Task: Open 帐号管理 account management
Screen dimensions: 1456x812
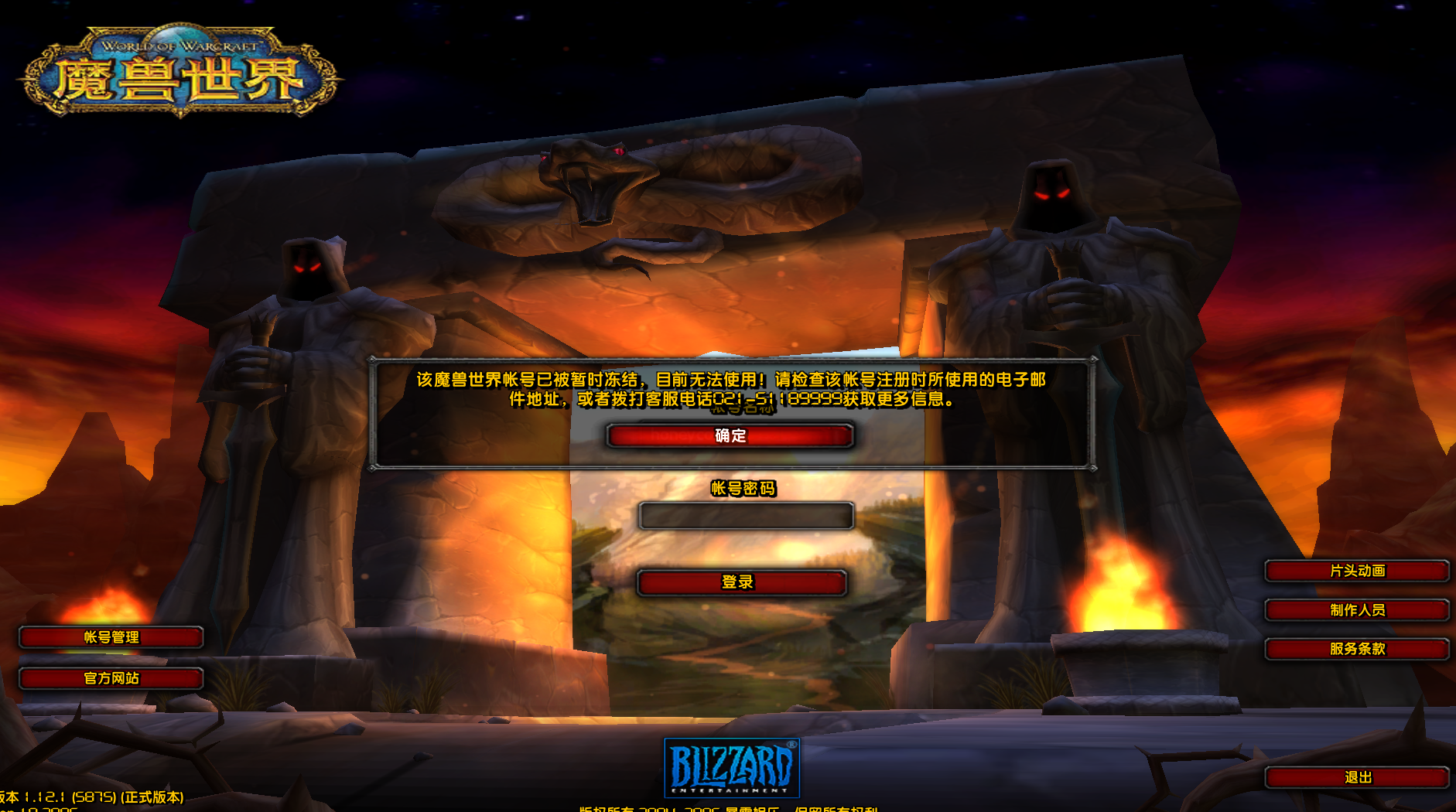Action: [111, 637]
